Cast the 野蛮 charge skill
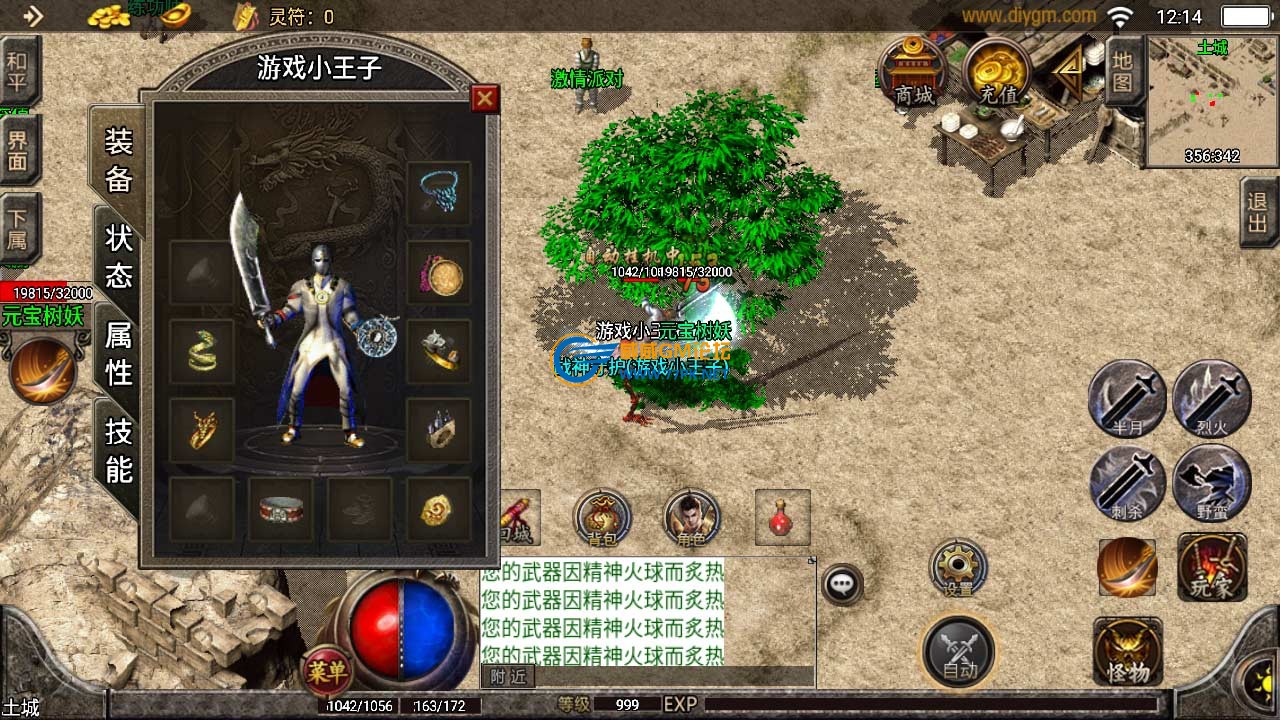 (1211, 484)
